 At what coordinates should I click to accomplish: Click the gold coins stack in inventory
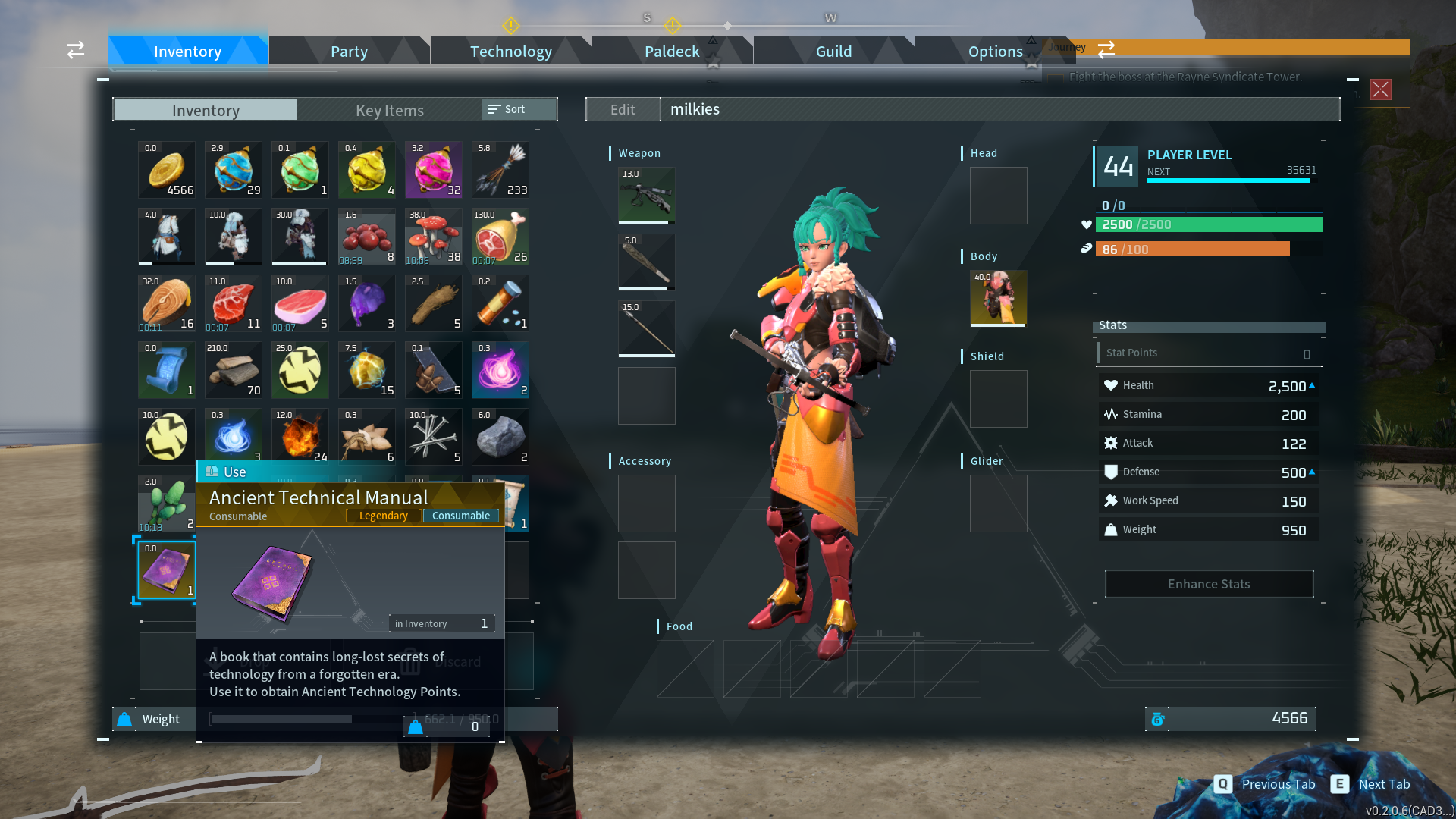(166, 170)
